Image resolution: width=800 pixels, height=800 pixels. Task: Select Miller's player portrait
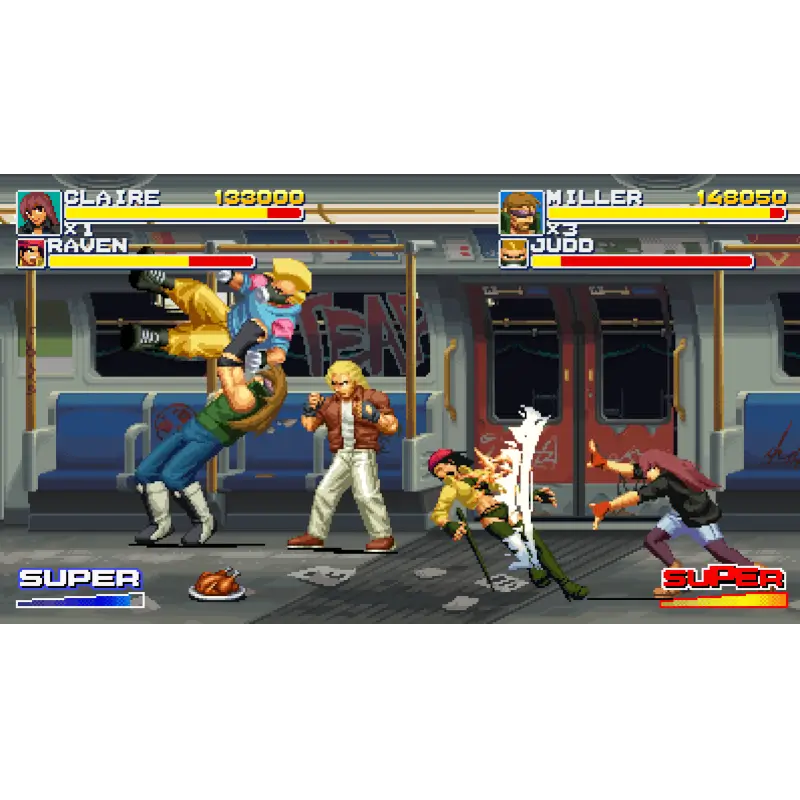click(521, 212)
